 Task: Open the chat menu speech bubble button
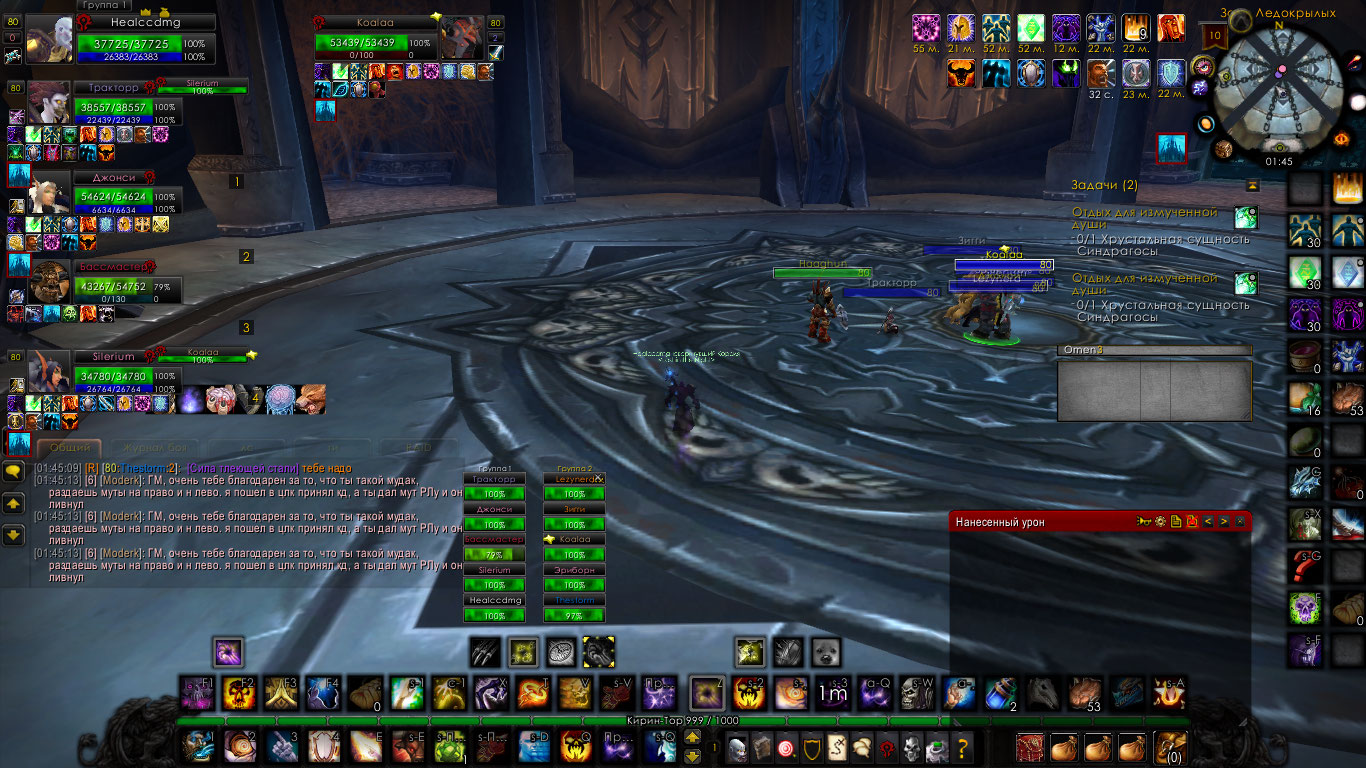click(14, 470)
